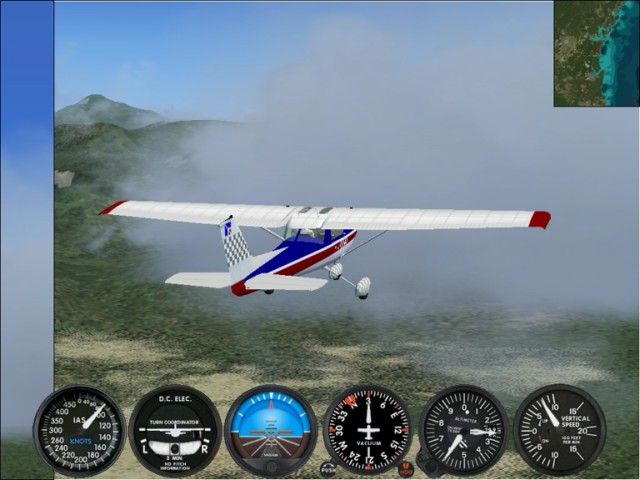Click the PUSH knob below the heading indicator

pos(329,468)
